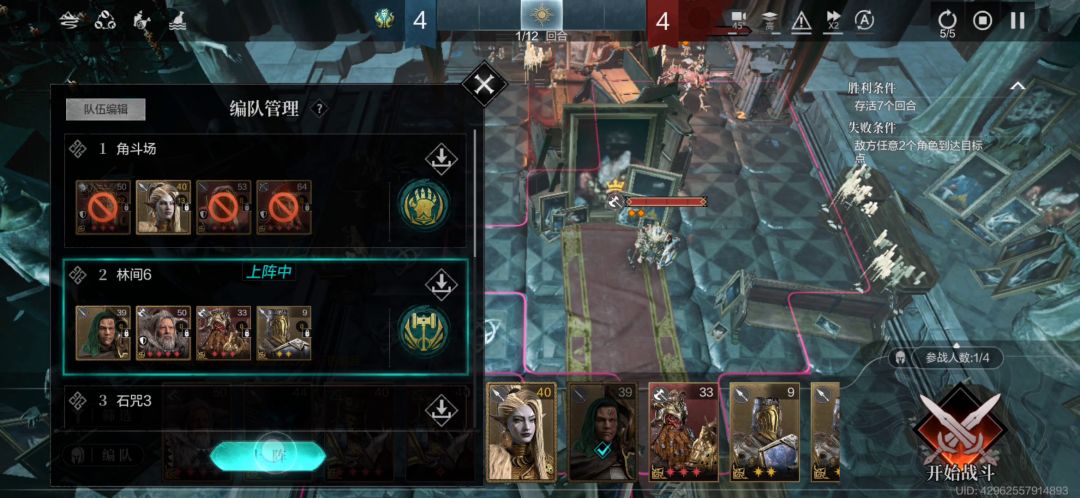Tap the paw emblem of team 角斗场
The width and height of the screenshot is (1080, 498).
pos(423,205)
